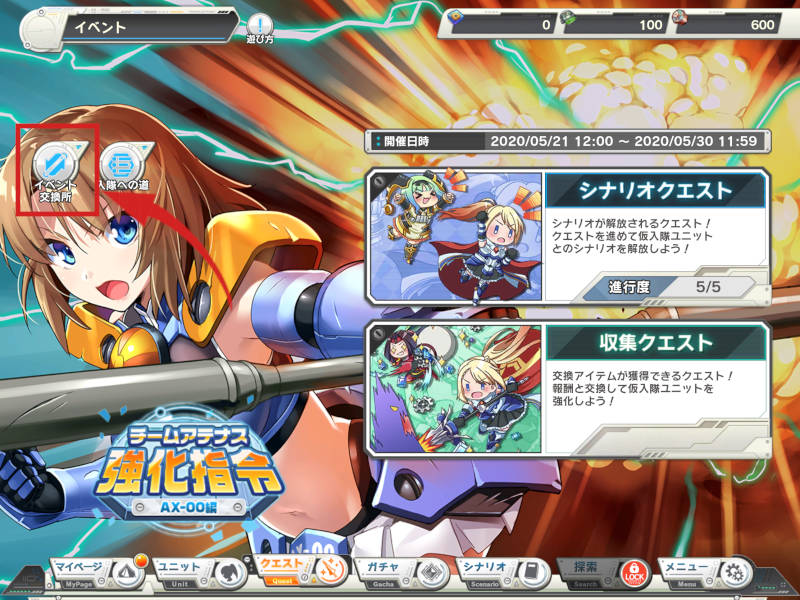Viewport: 800px width, 600px height.
Task: Show the 遊び方 how-to-play guide
Action: (259, 28)
